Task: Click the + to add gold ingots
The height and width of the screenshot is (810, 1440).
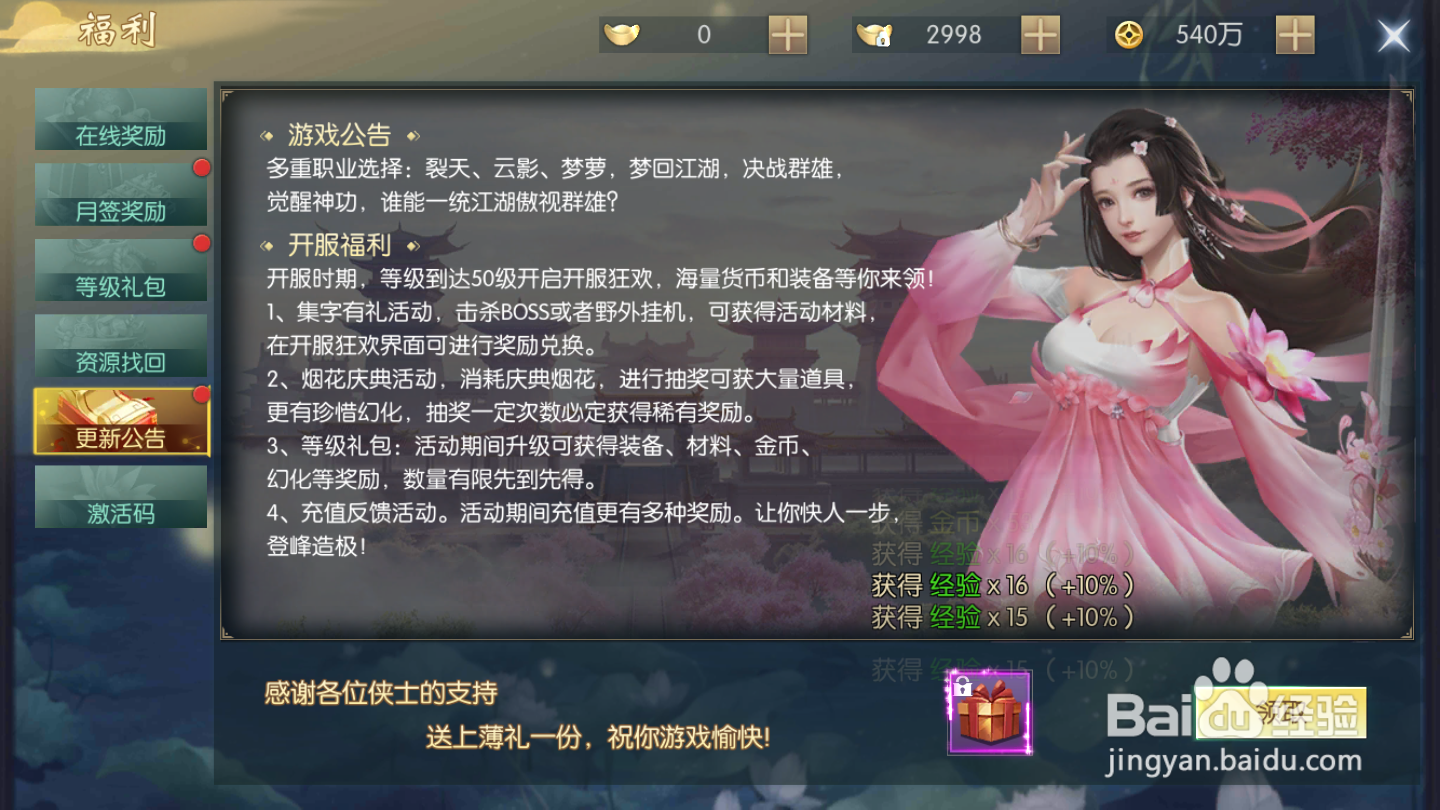Action: click(789, 34)
